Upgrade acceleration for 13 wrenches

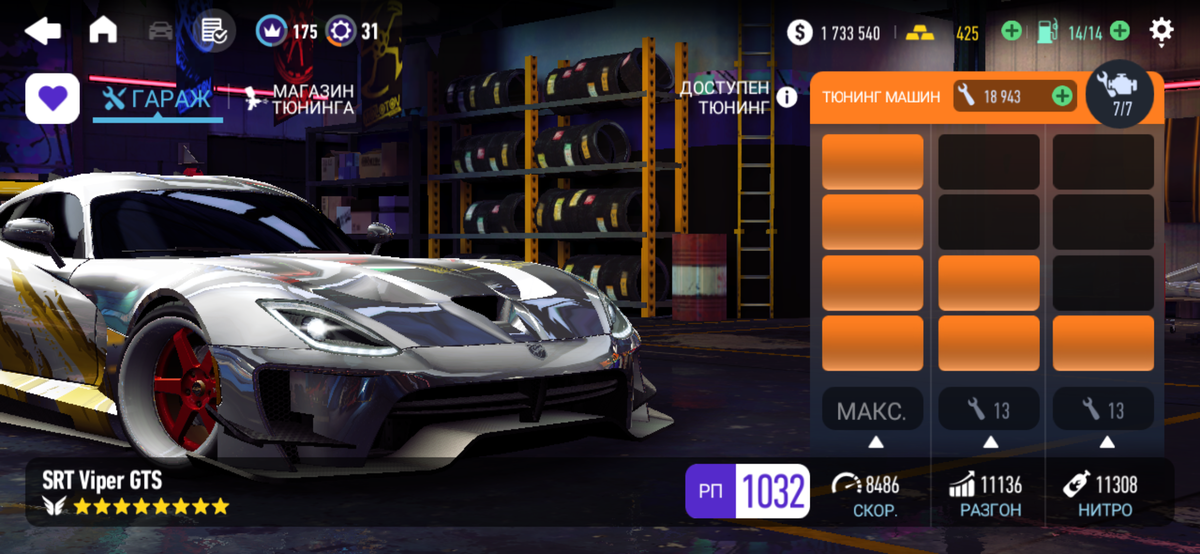[989, 410]
